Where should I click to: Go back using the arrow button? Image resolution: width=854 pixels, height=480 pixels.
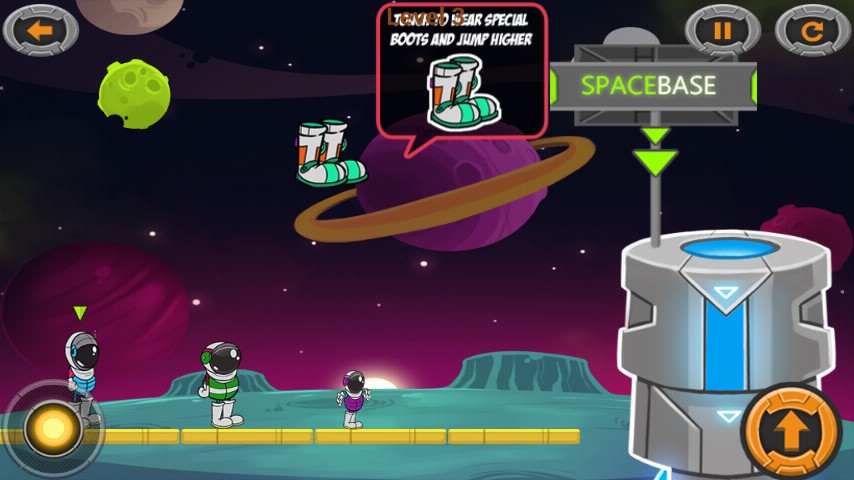coord(40,30)
